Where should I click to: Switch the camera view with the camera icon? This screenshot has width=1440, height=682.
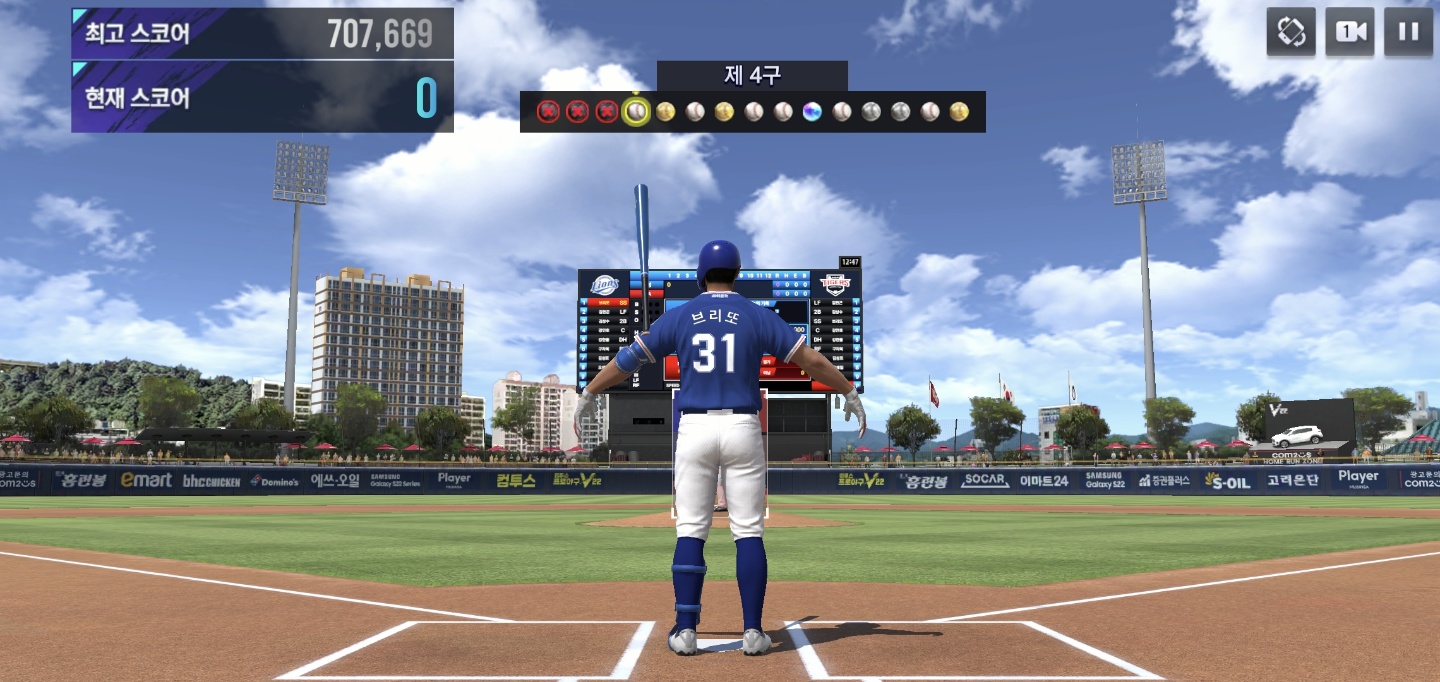1349,32
